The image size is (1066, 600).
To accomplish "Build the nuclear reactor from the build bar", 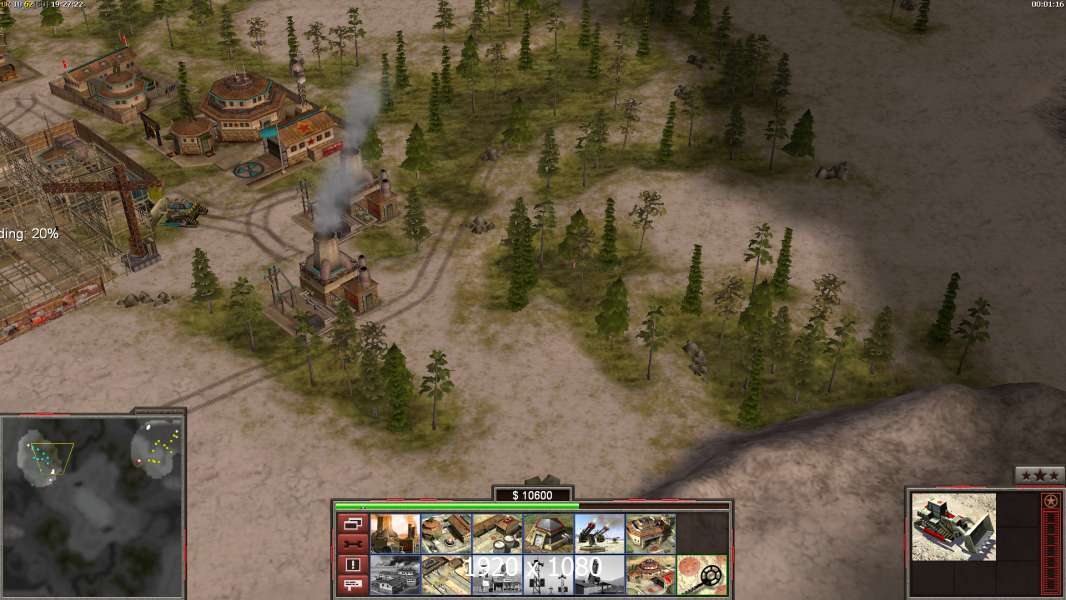I will point(395,533).
